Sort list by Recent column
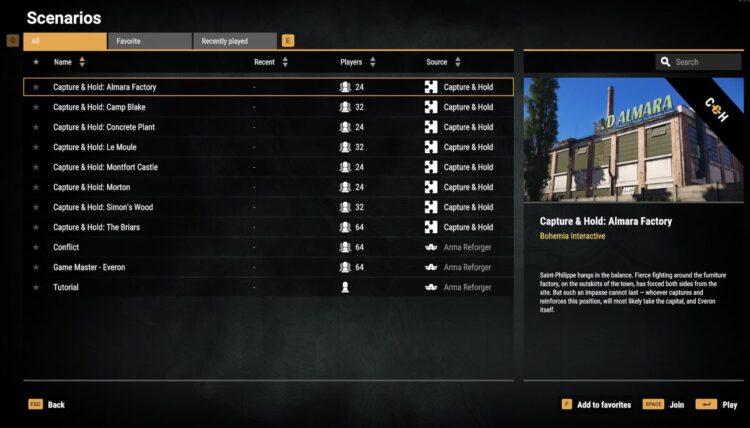 click(270, 62)
